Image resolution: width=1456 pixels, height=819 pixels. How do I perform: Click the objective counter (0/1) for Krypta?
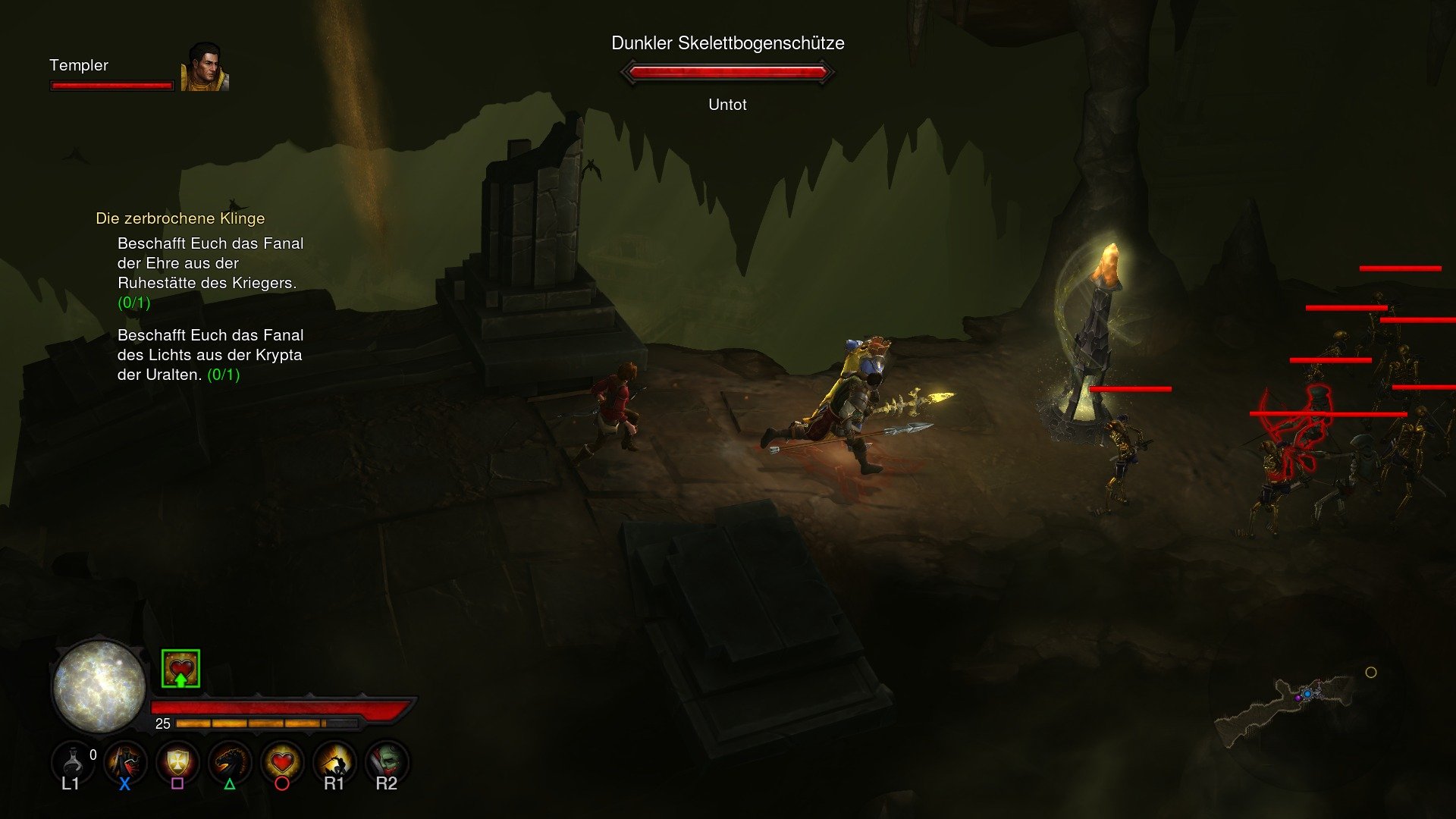(223, 374)
